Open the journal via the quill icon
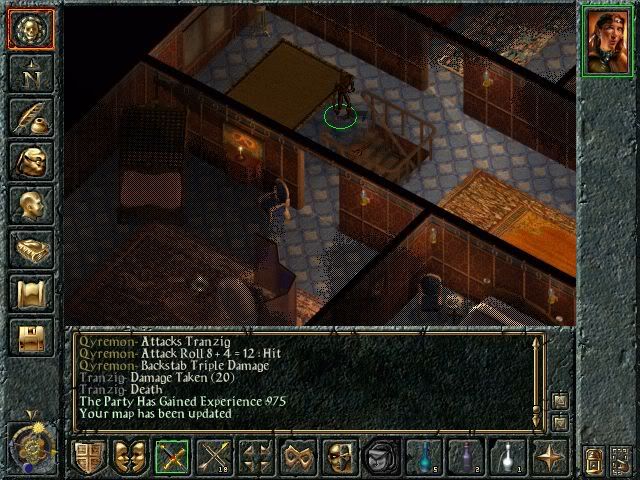The height and width of the screenshot is (480, 640). (x=29, y=117)
